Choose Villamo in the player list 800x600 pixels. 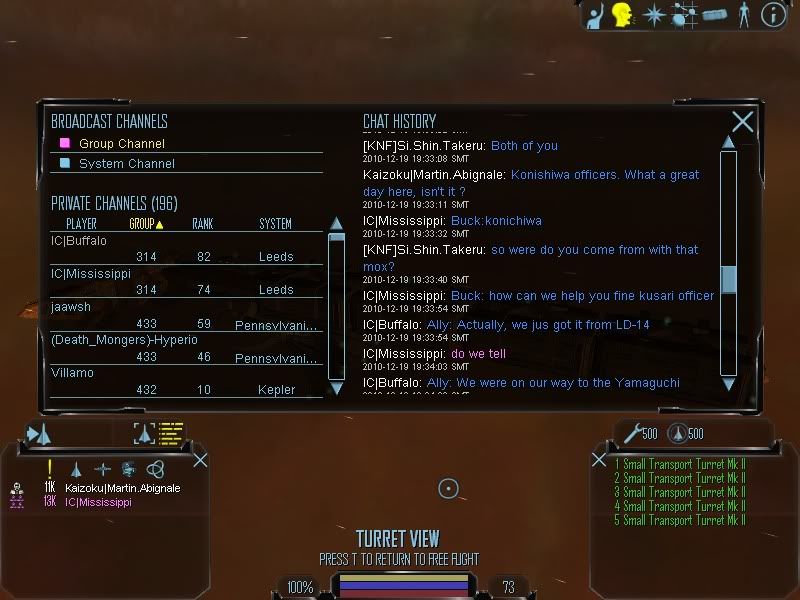(72, 373)
